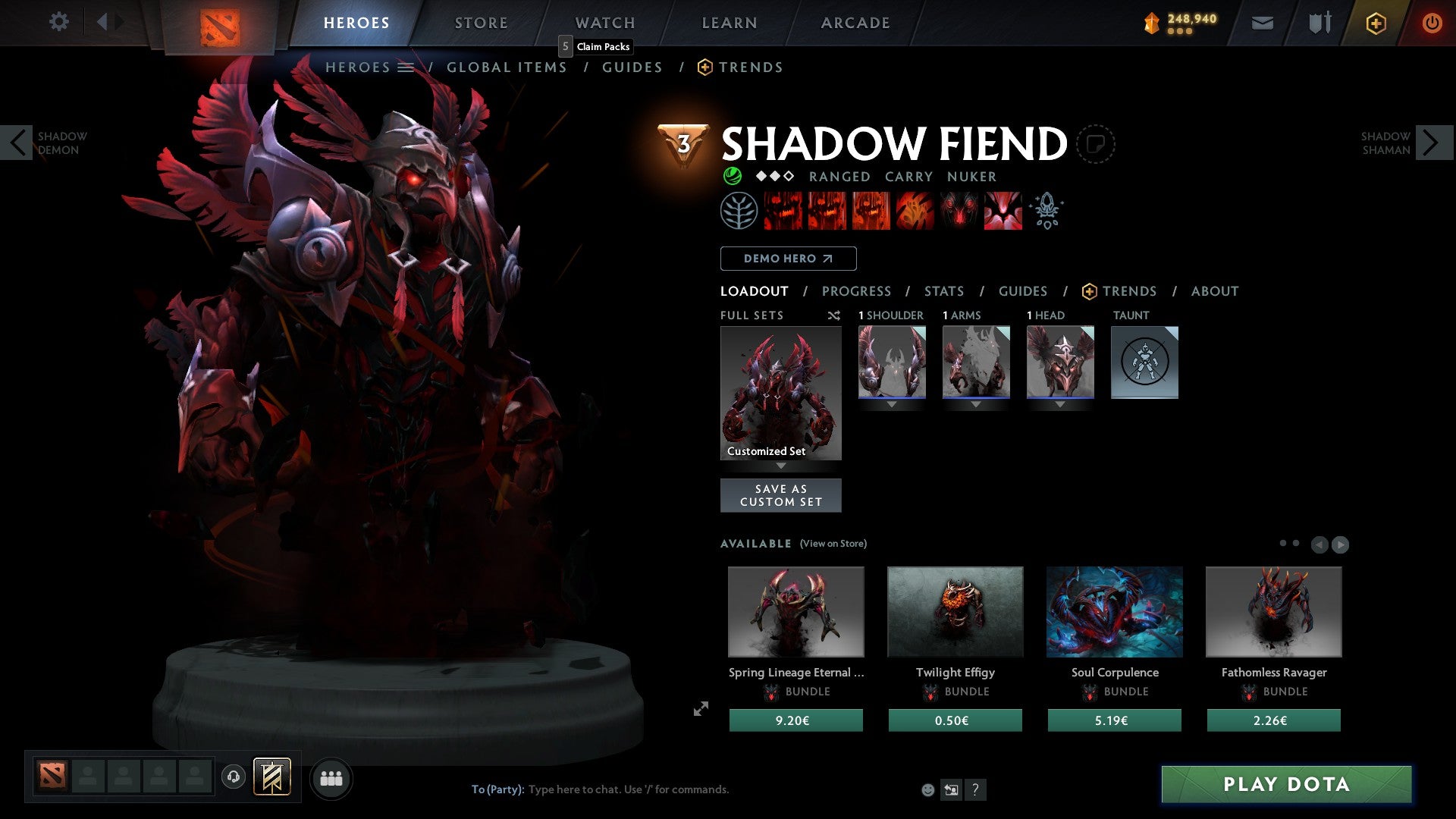
Task: Open the mail notifications icon
Action: [x=1263, y=23]
